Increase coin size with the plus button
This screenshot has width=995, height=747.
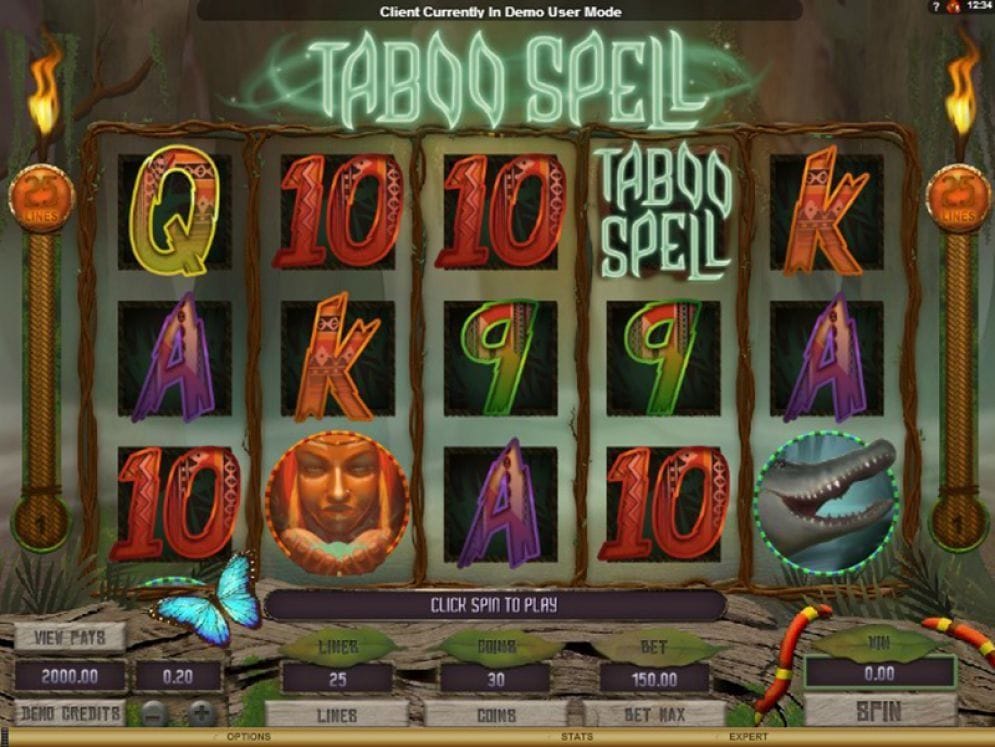tap(201, 713)
